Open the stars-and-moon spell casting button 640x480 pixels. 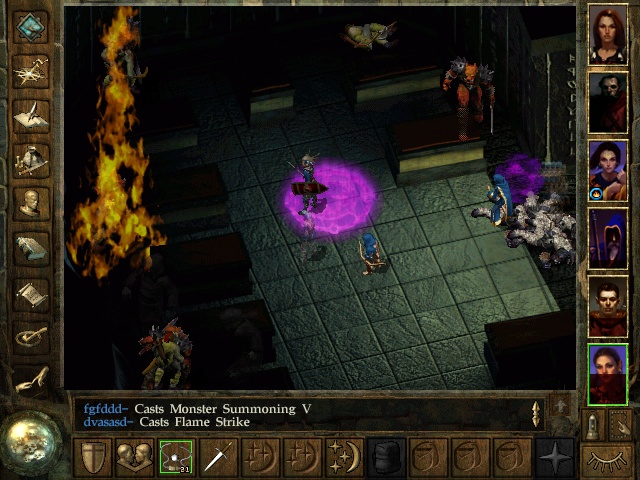(x=343, y=457)
